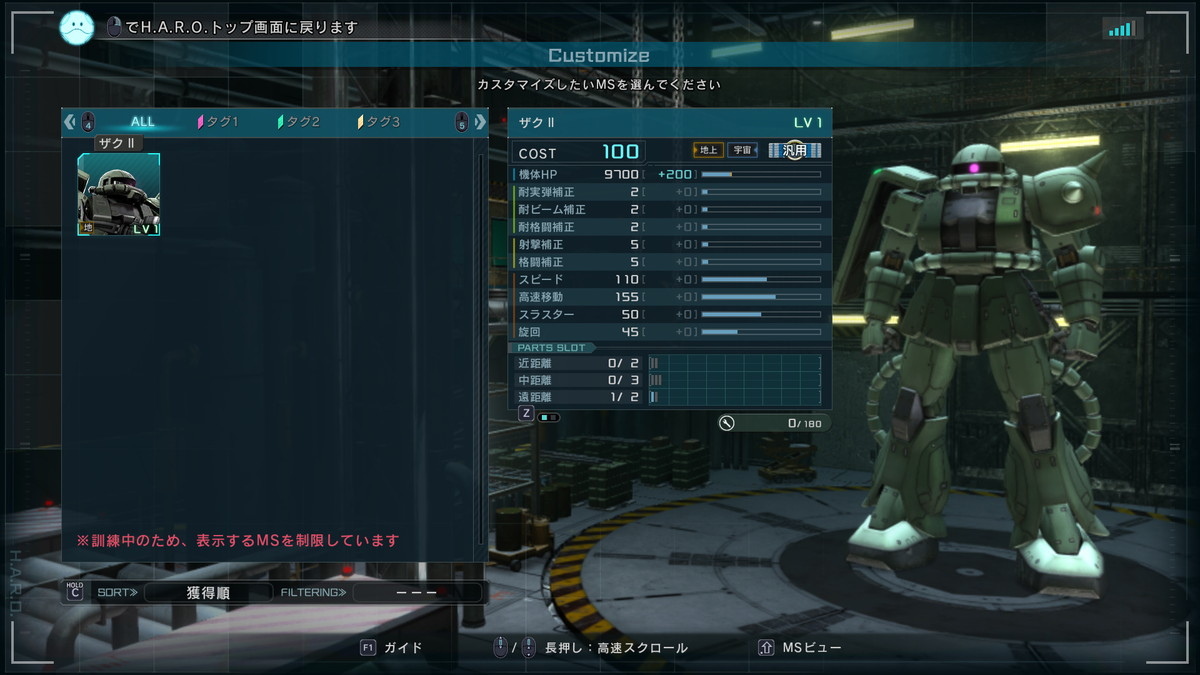This screenshot has width=1200, height=675.
Task: Click the left arrow of the tag tabs
Action: coord(69,122)
